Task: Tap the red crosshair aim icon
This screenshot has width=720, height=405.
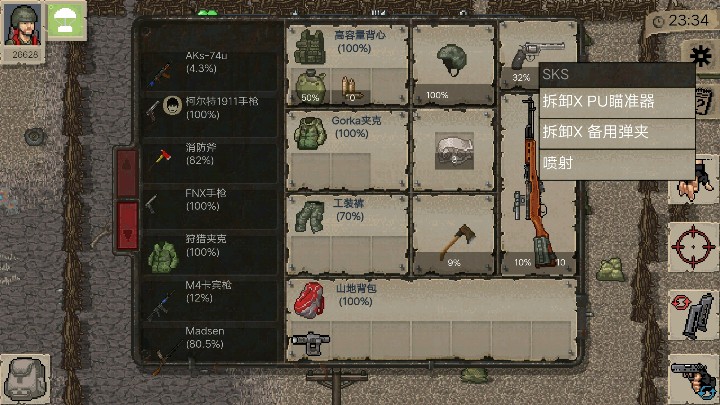Action: pos(692,244)
